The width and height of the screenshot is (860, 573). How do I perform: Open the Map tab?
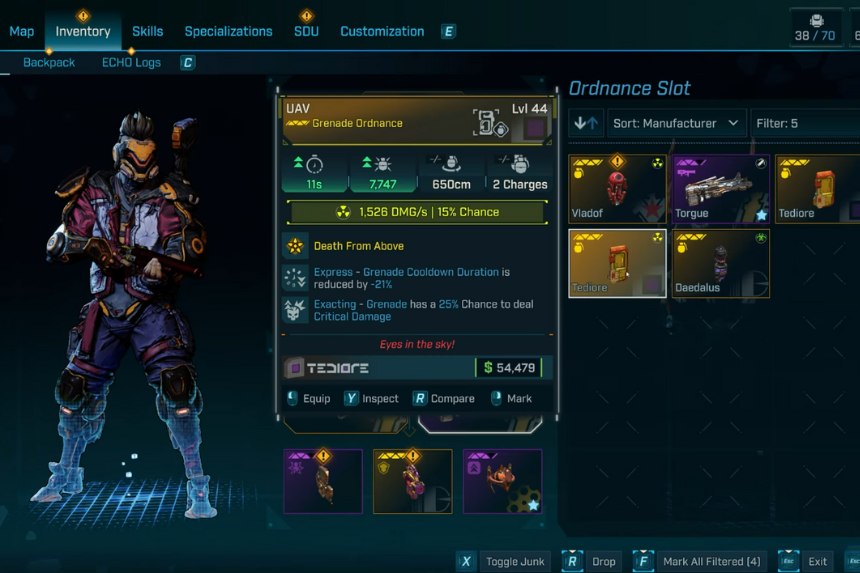[22, 31]
